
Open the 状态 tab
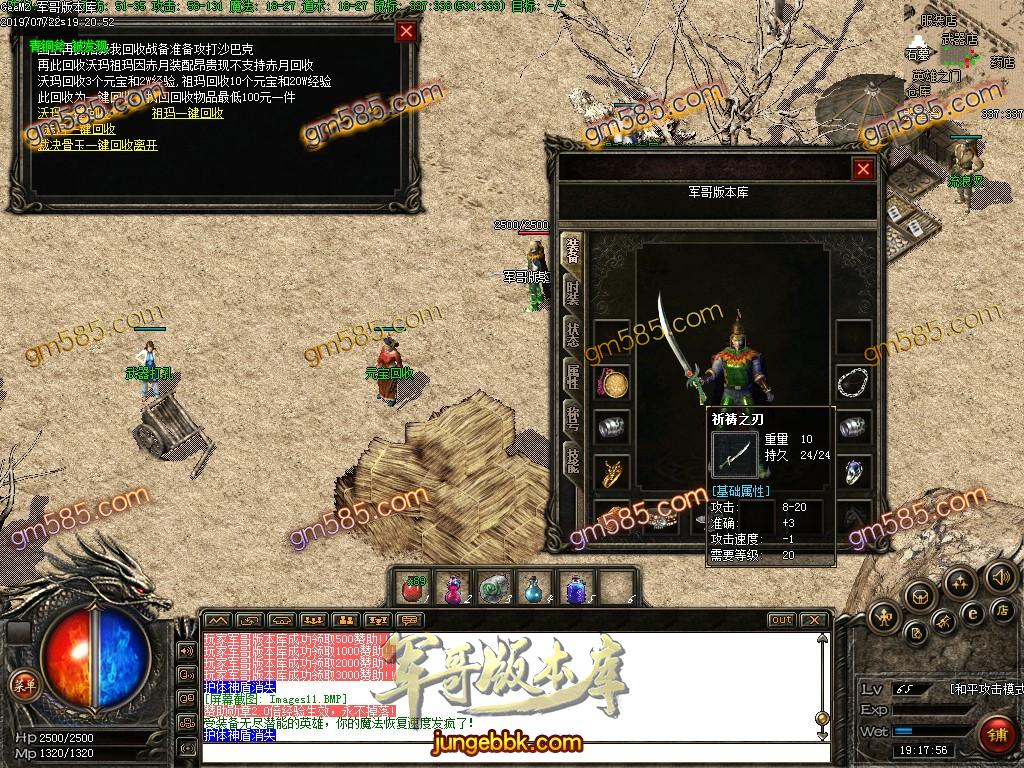click(572, 335)
